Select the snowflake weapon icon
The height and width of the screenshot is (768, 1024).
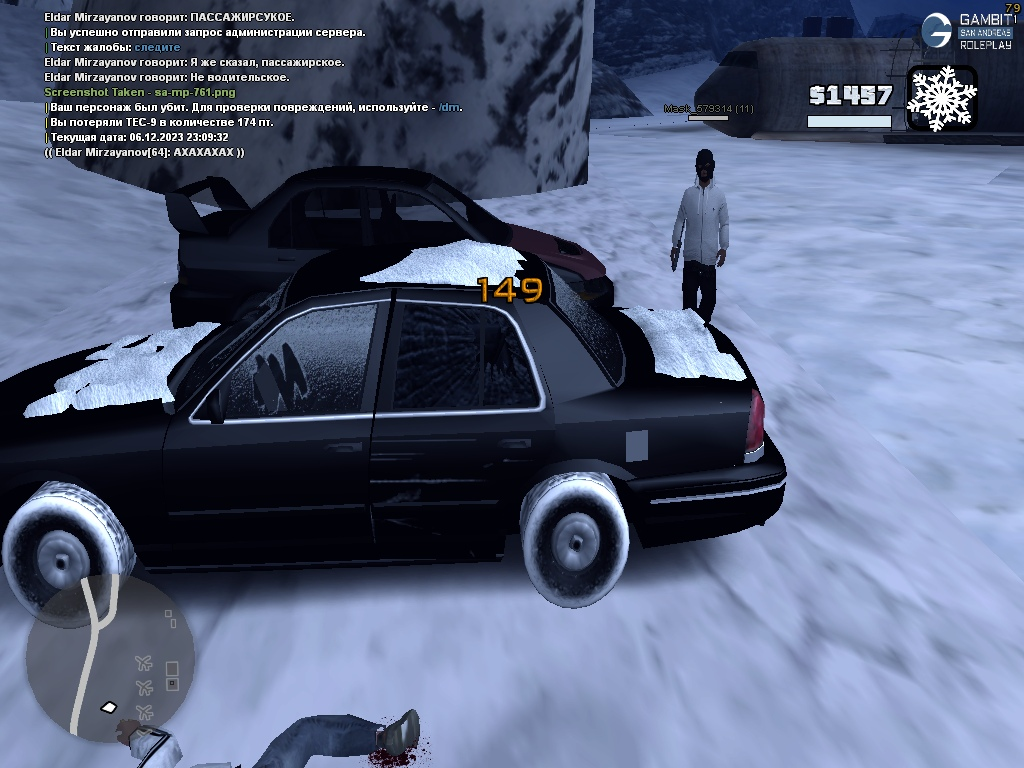click(x=941, y=98)
